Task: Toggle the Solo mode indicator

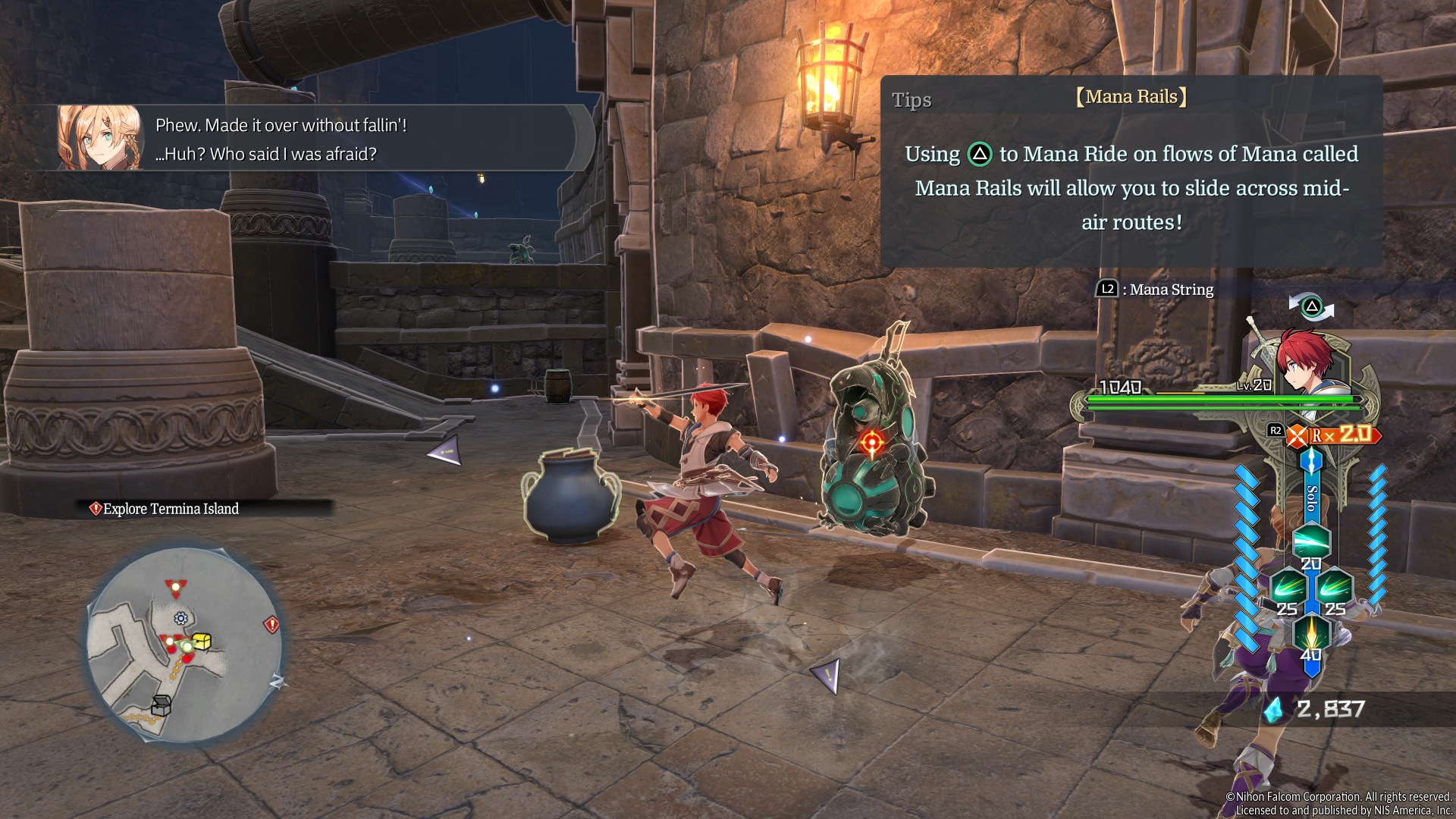Action: 1312,497
